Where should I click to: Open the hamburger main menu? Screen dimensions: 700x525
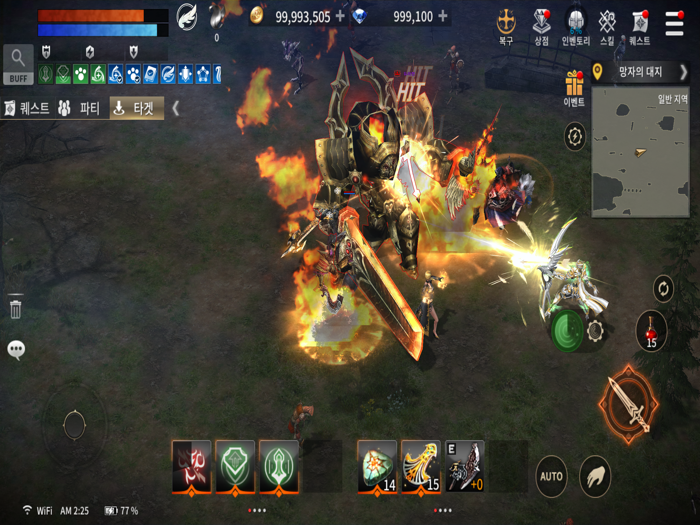tap(675, 23)
